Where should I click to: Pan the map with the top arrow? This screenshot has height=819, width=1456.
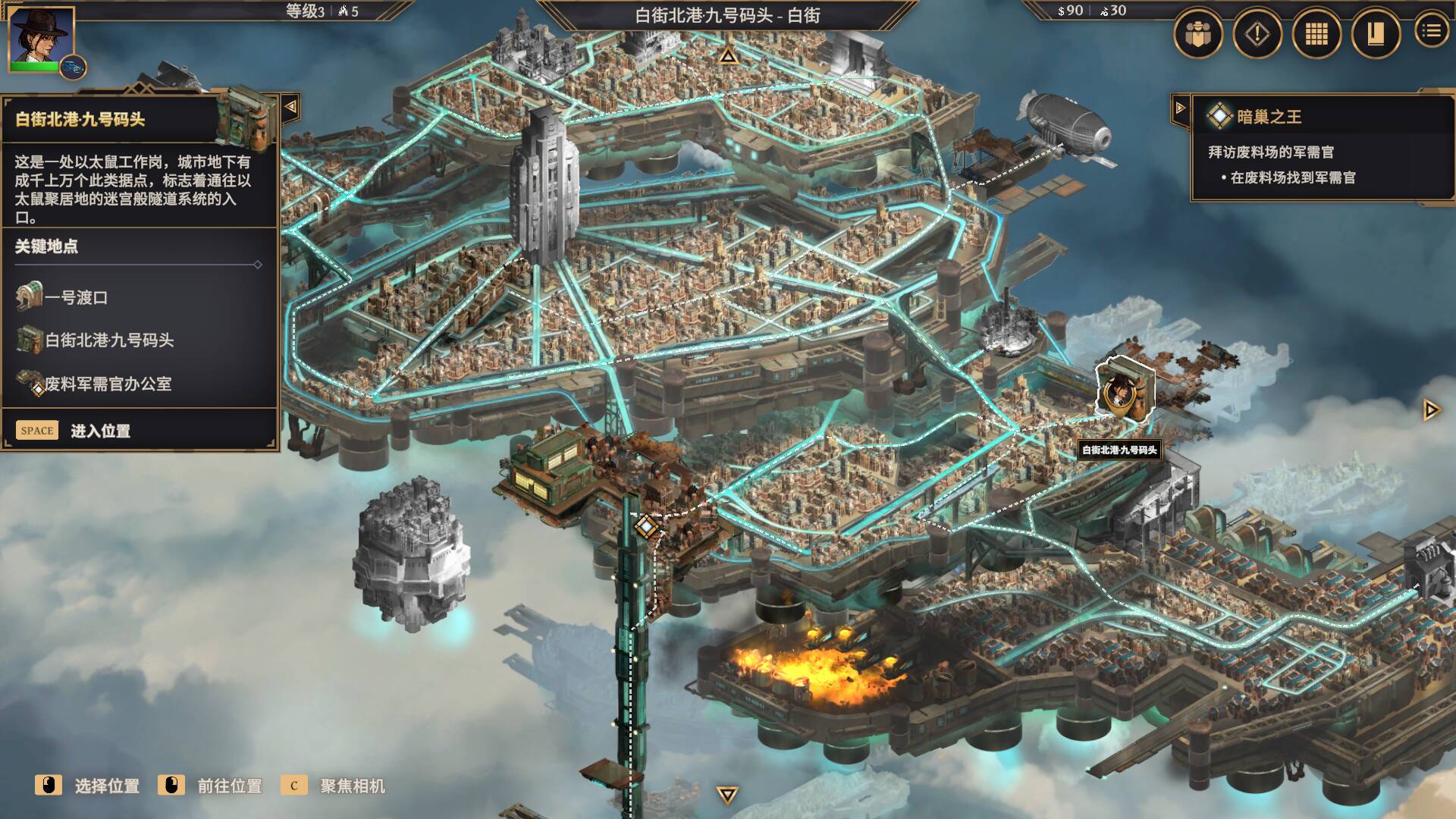pyautogui.click(x=728, y=55)
